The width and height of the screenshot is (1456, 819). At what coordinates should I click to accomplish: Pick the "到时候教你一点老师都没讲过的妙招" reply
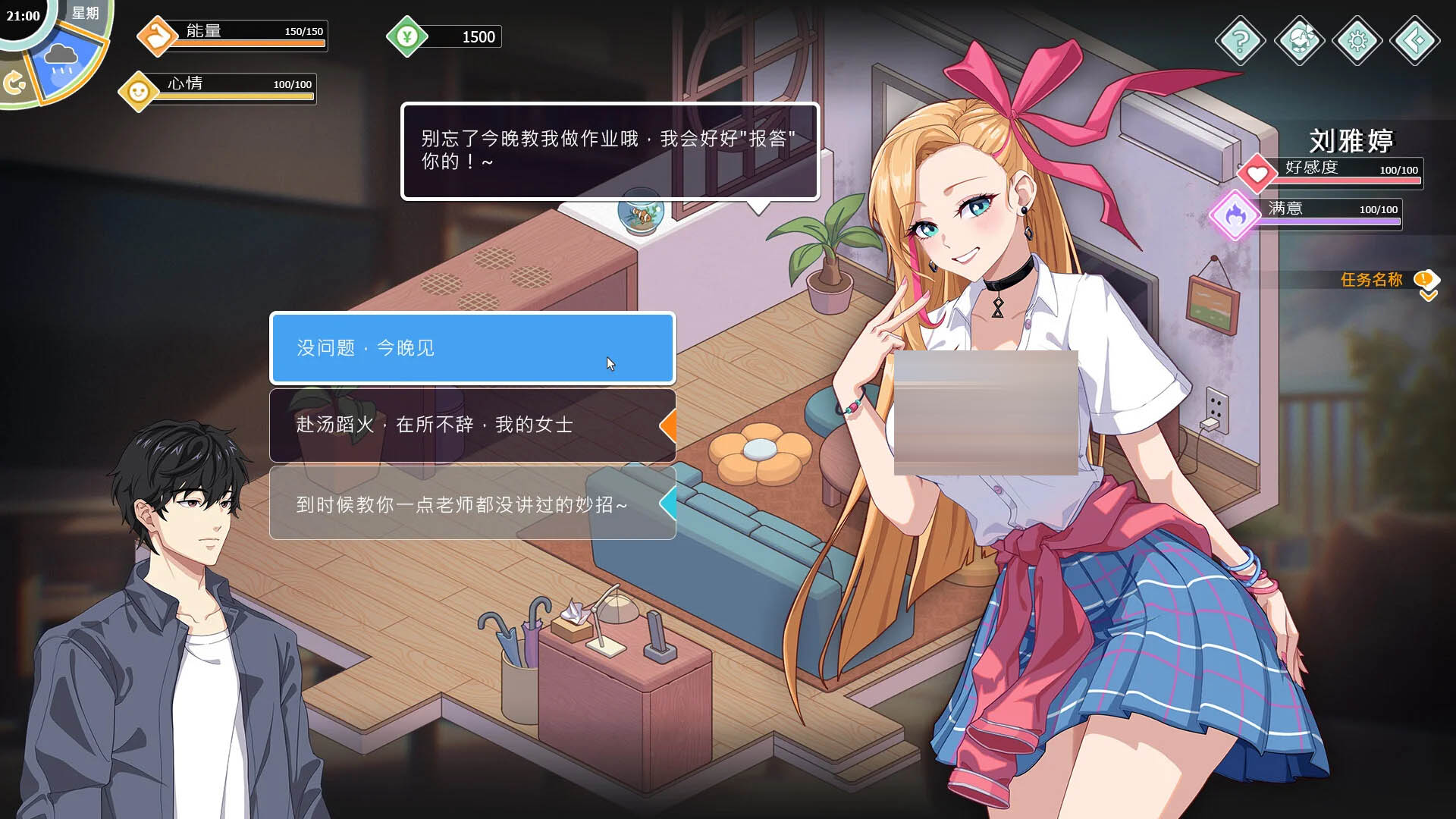[x=472, y=502]
